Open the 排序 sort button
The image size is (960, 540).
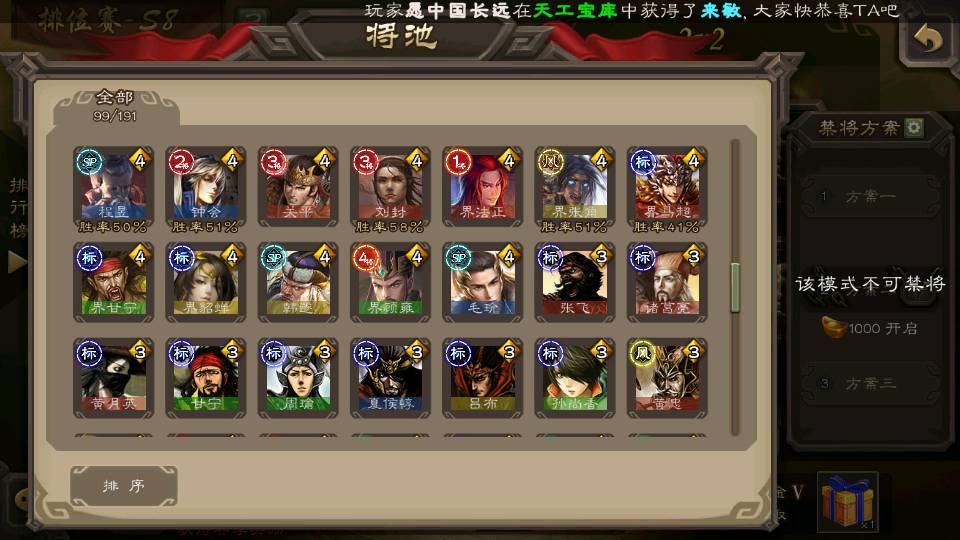pos(124,486)
